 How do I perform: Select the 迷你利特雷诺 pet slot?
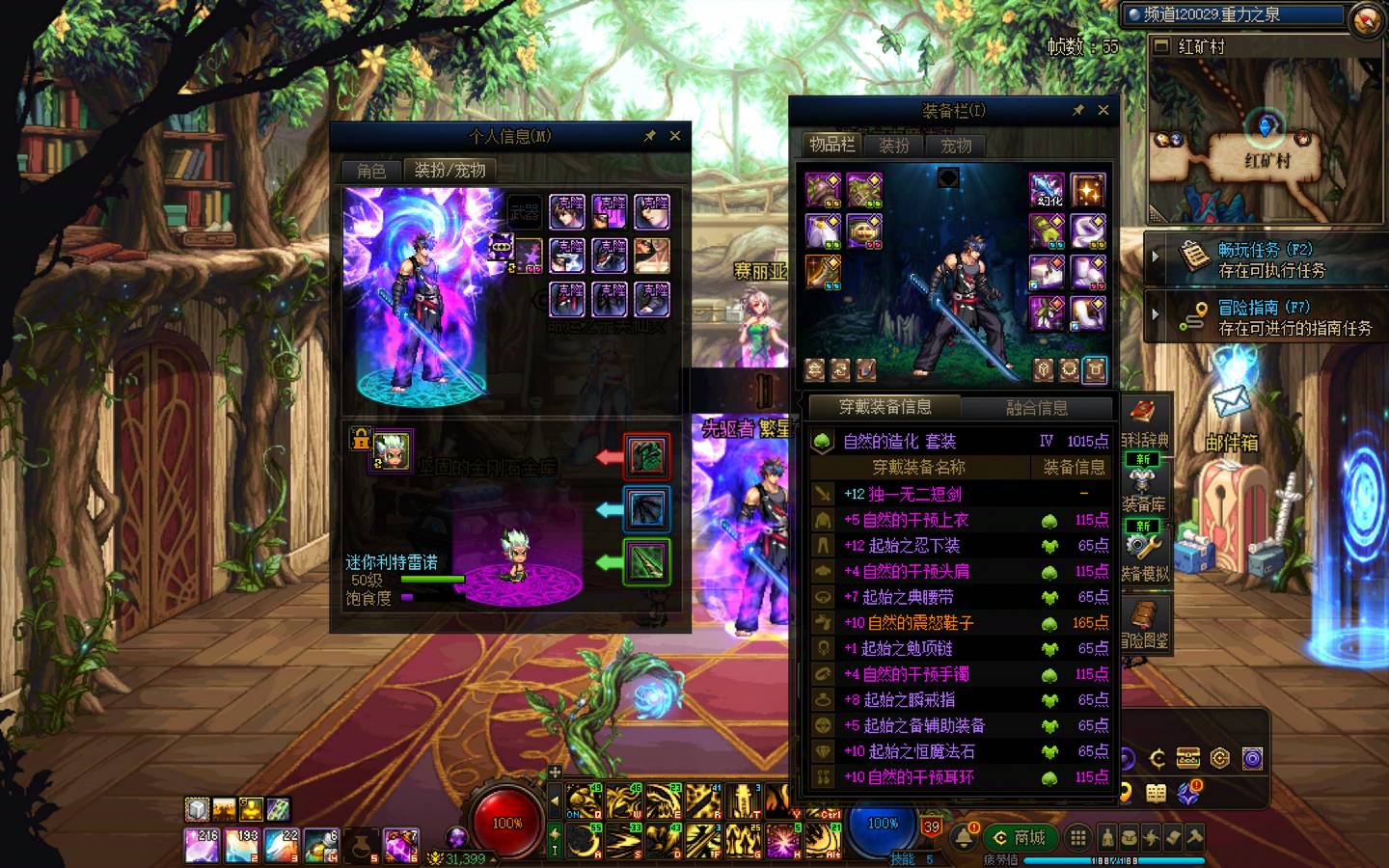coord(393,450)
